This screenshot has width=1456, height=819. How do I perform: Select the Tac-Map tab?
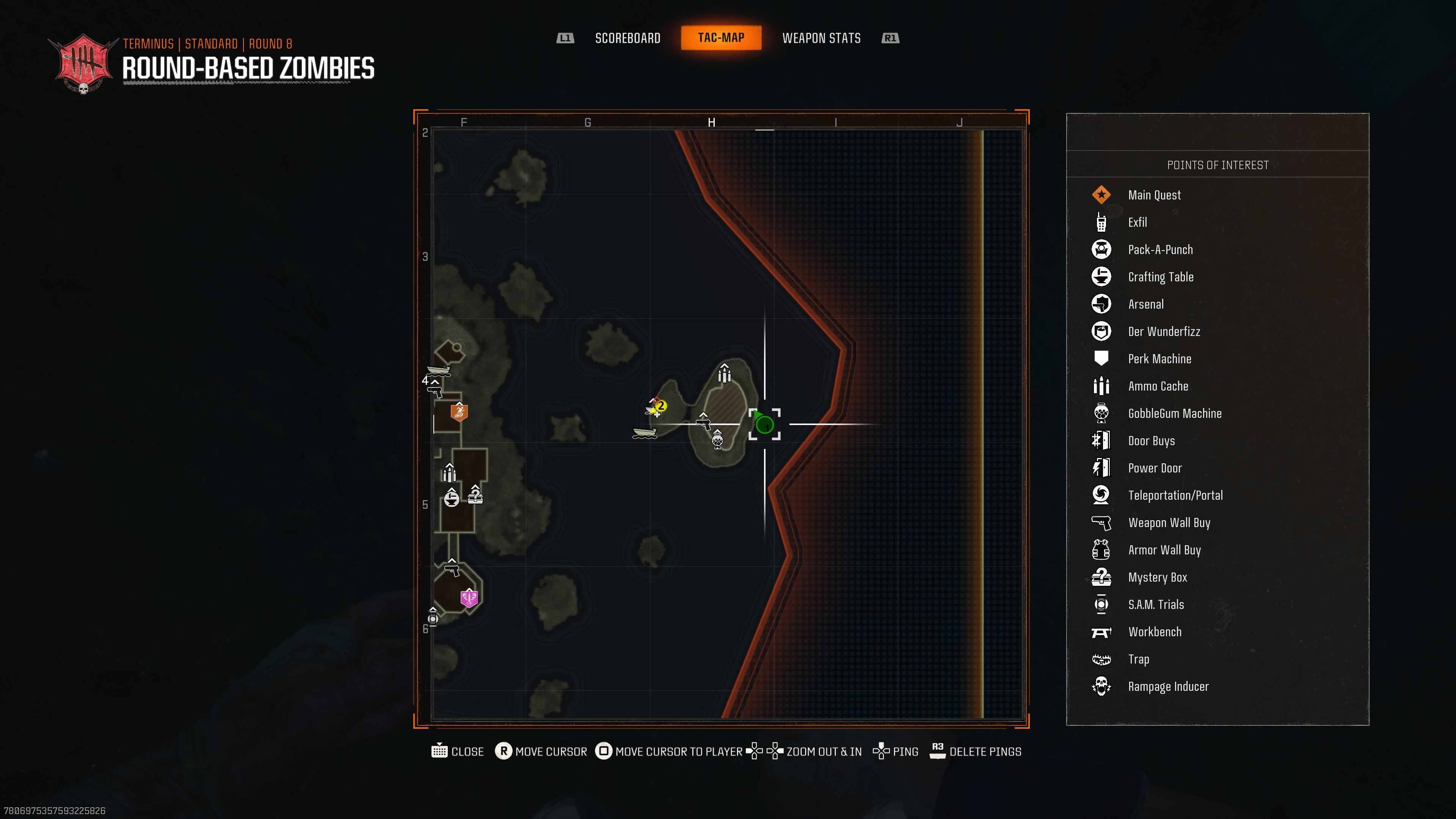721,38
